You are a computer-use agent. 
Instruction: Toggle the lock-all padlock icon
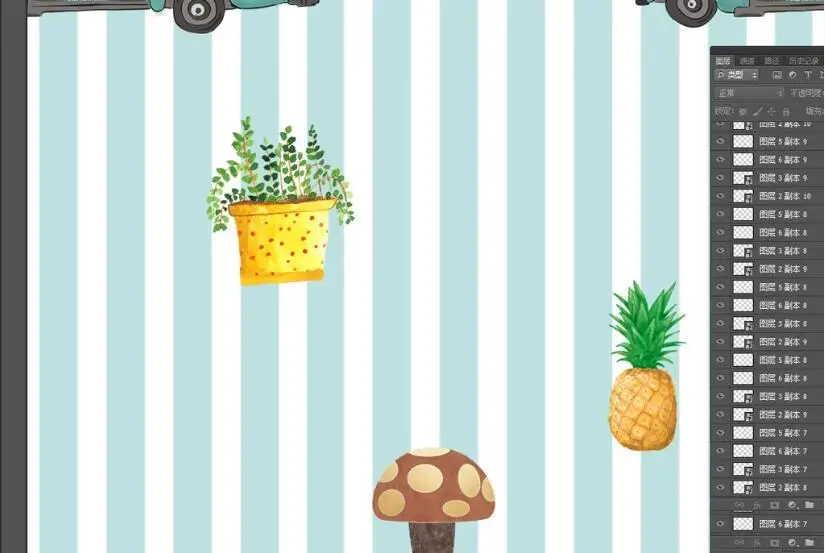click(787, 111)
